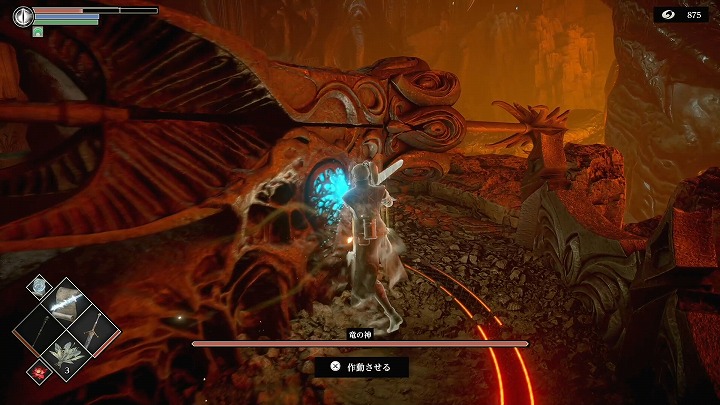
Task: Click the green status effect icon
Action: click(38, 32)
